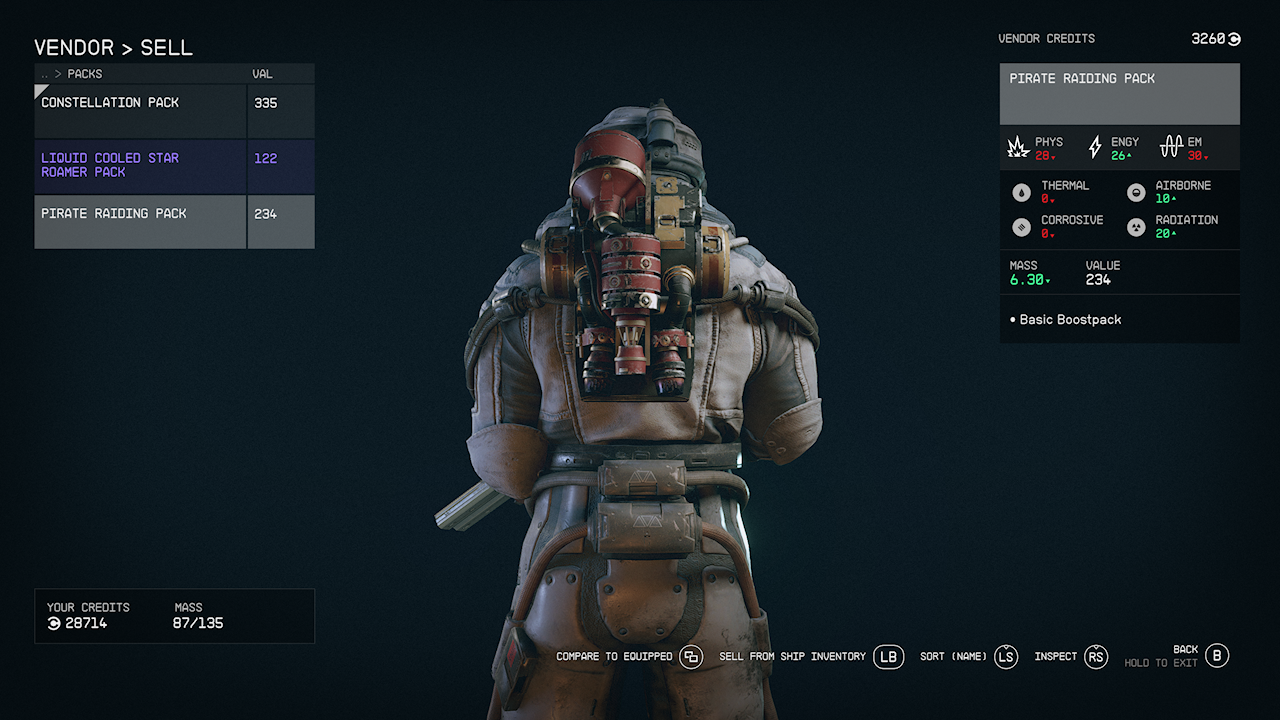Open the VENDOR > SELL header menu
This screenshot has height=720, width=1280.
(114, 47)
